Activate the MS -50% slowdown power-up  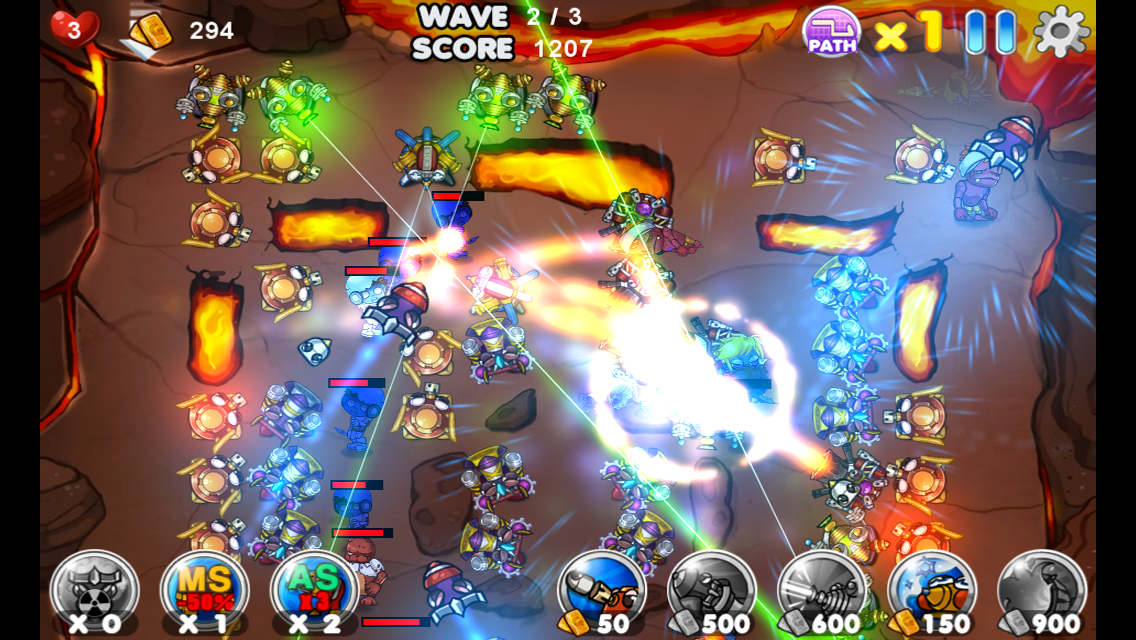pos(204,592)
